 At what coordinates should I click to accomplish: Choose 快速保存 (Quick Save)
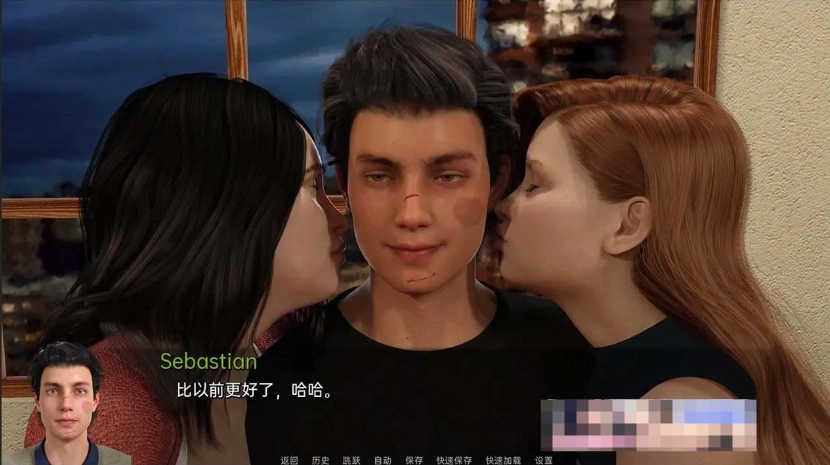point(454,460)
